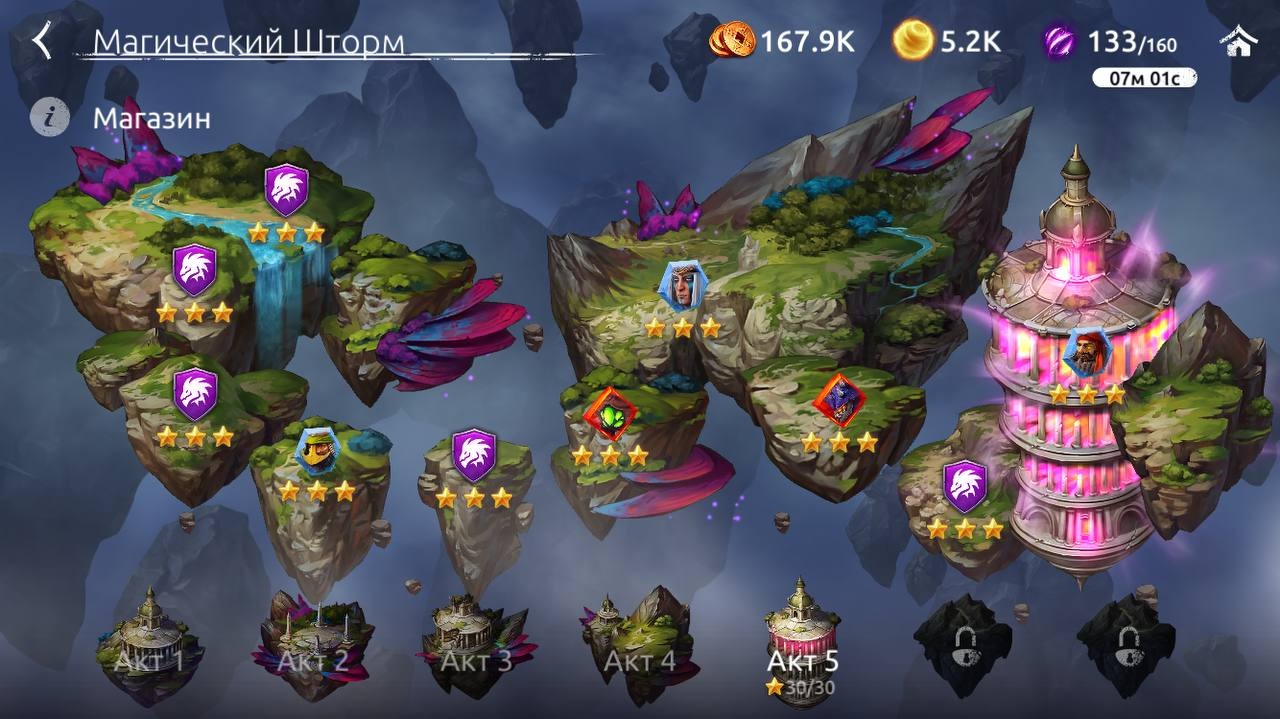Screen dimensions: 1280x719
Task: Select the green gem stage node
Action: click(x=610, y=411)
